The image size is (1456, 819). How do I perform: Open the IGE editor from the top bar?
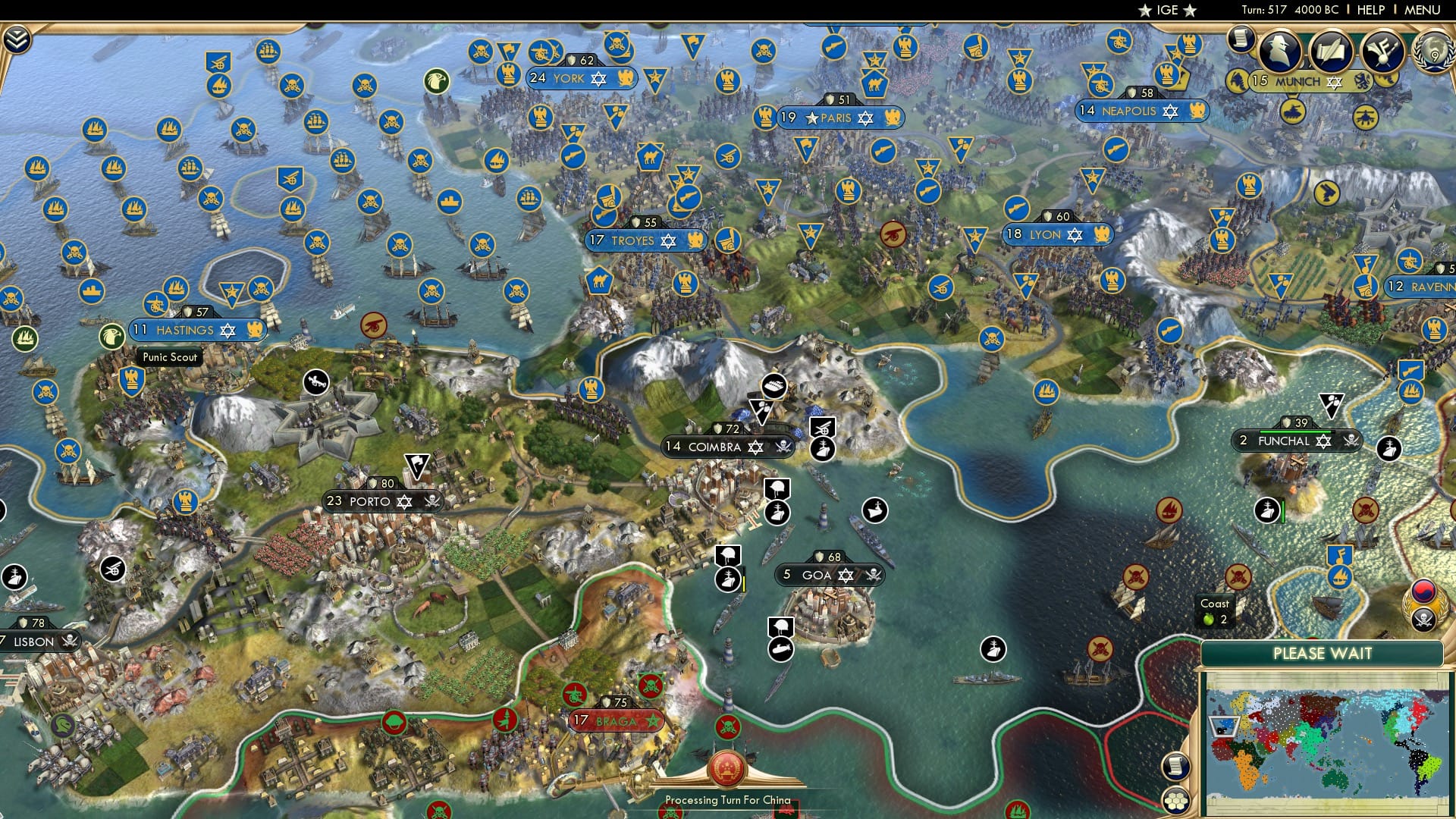1166,10
